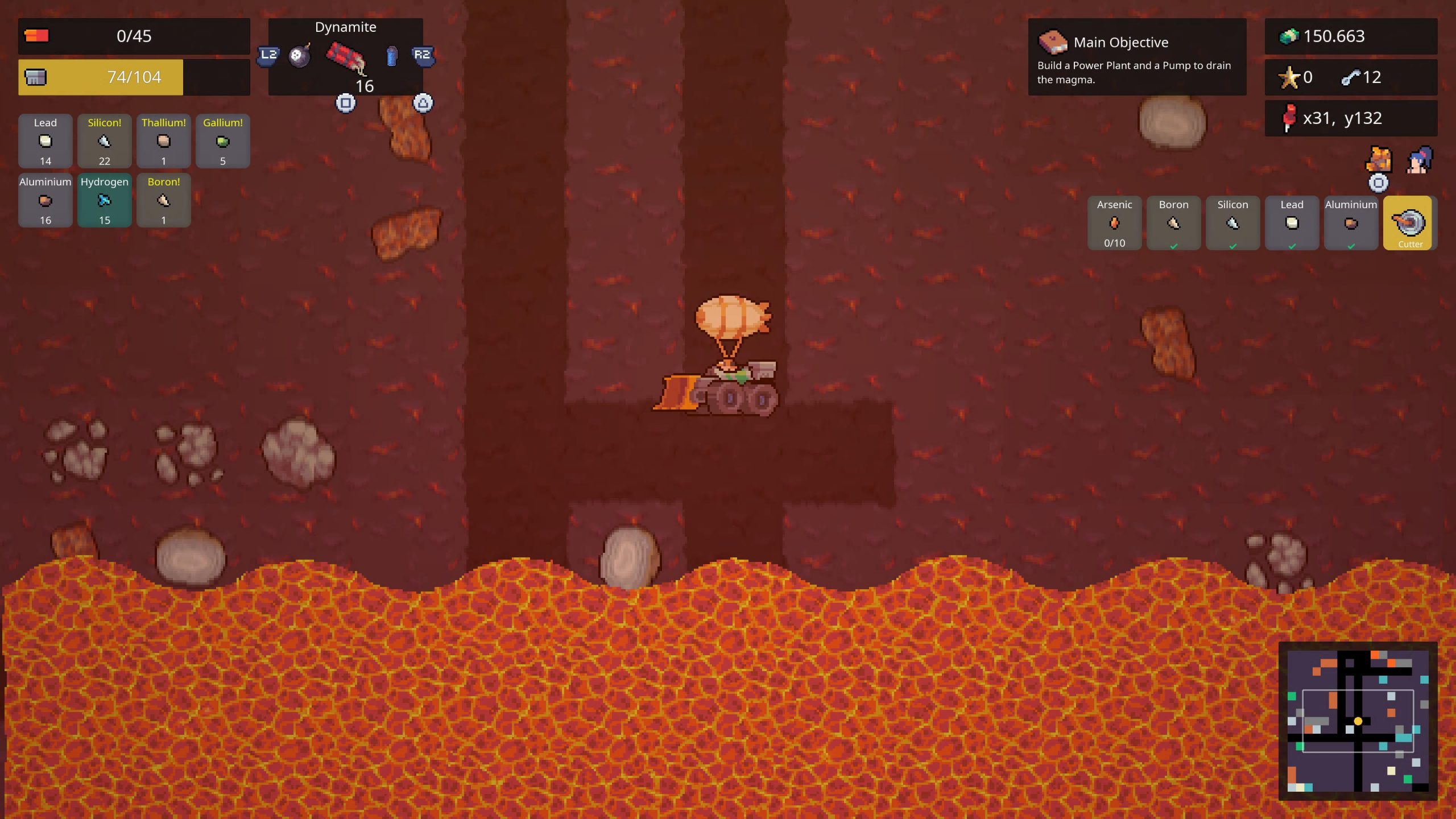1456x819 pixels.
Task: Open the Main Objective panel
Action: tap(1137, 57)
